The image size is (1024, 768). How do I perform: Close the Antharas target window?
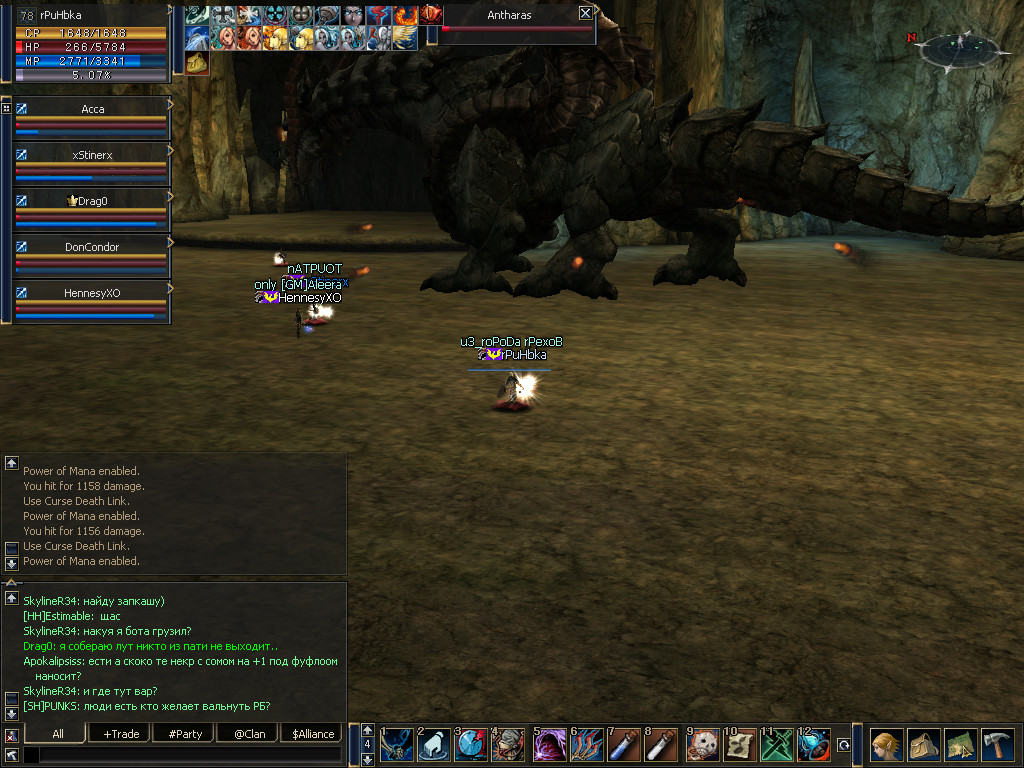(x=585, y=14)
